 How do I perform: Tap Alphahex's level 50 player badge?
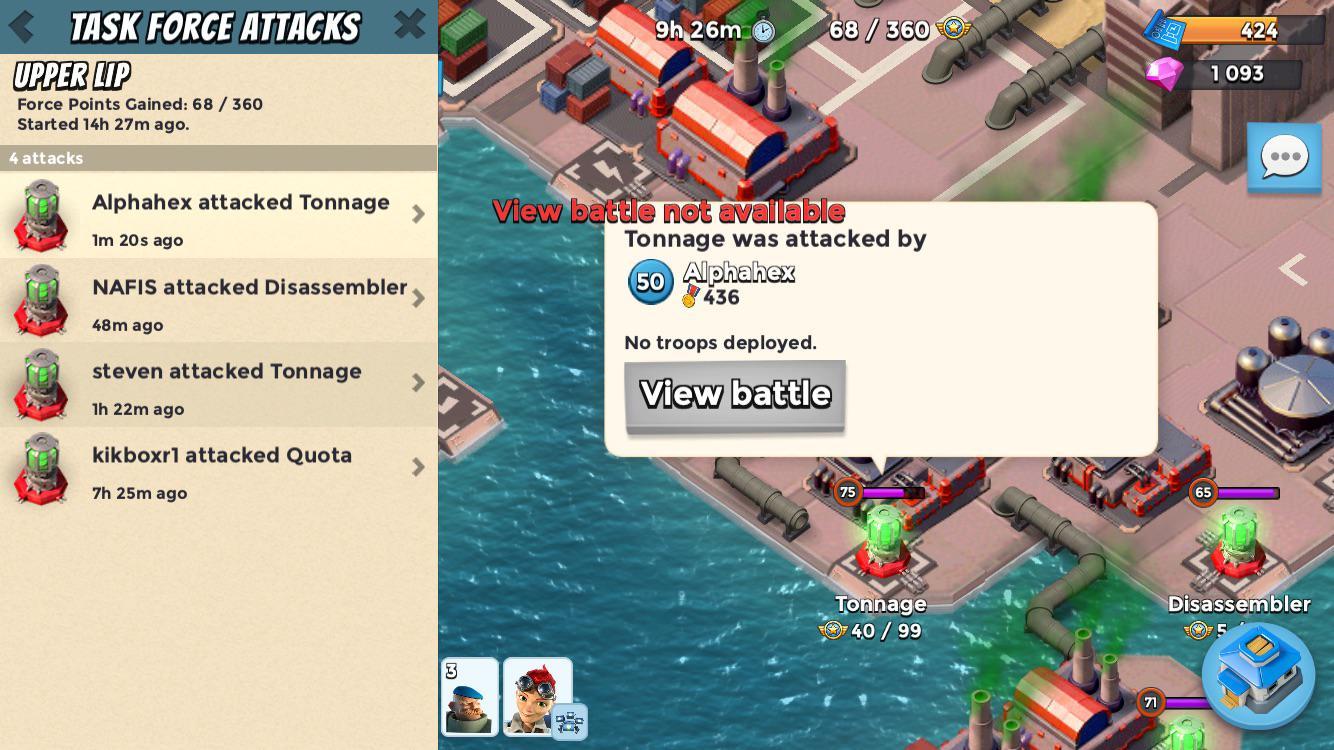pyautogui.click(x=650, y=281)
